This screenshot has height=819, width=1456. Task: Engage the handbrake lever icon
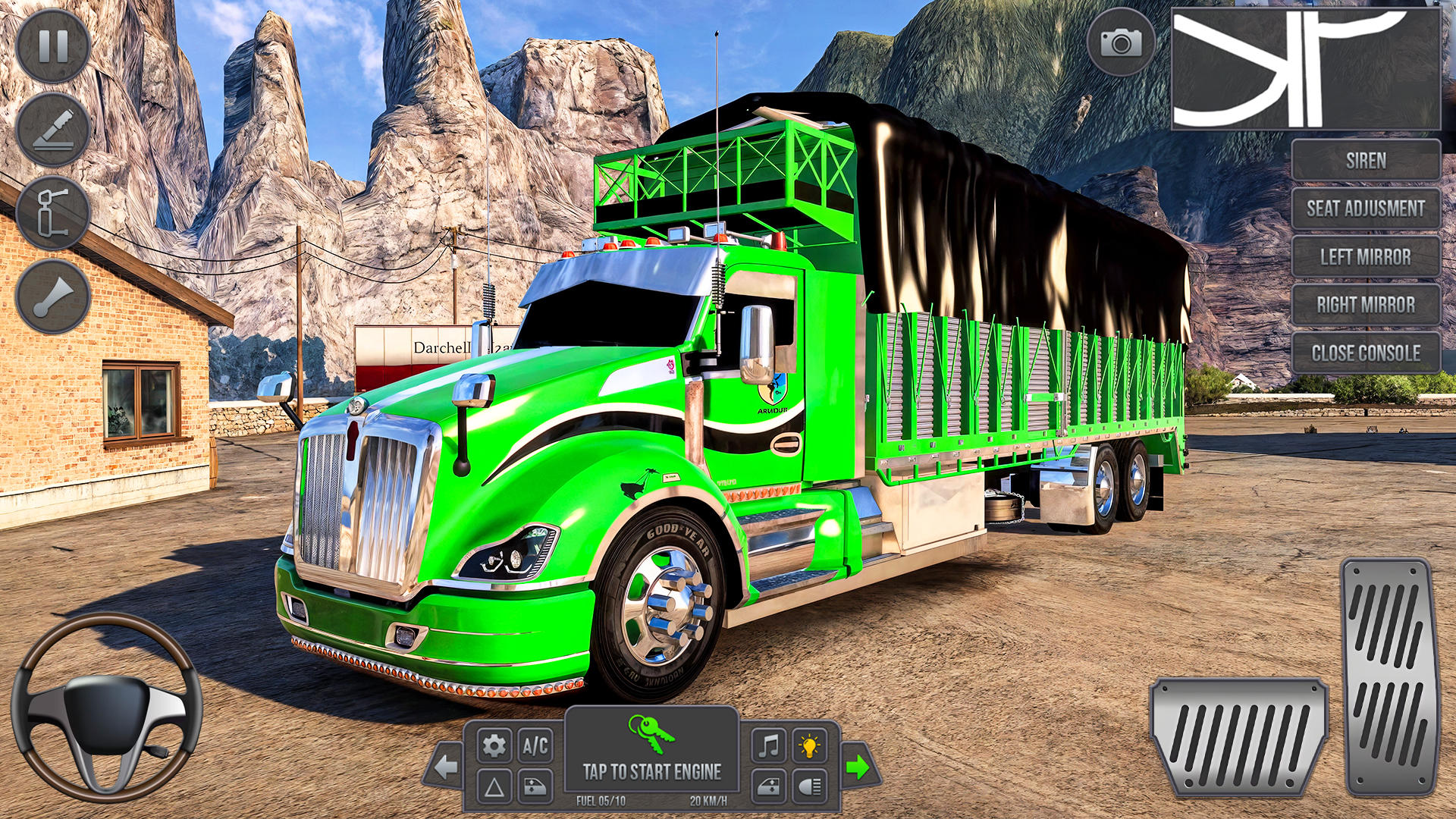coord(52,129)
